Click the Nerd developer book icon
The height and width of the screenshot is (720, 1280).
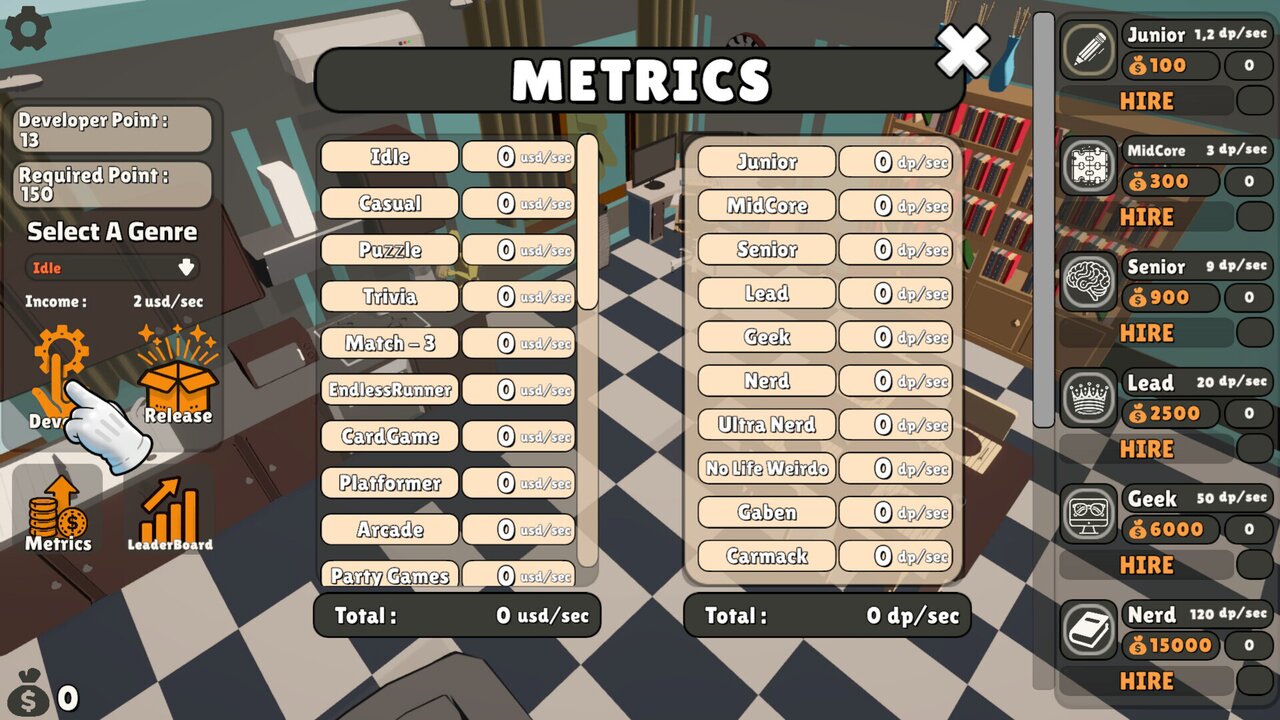tap(1087, 630)
